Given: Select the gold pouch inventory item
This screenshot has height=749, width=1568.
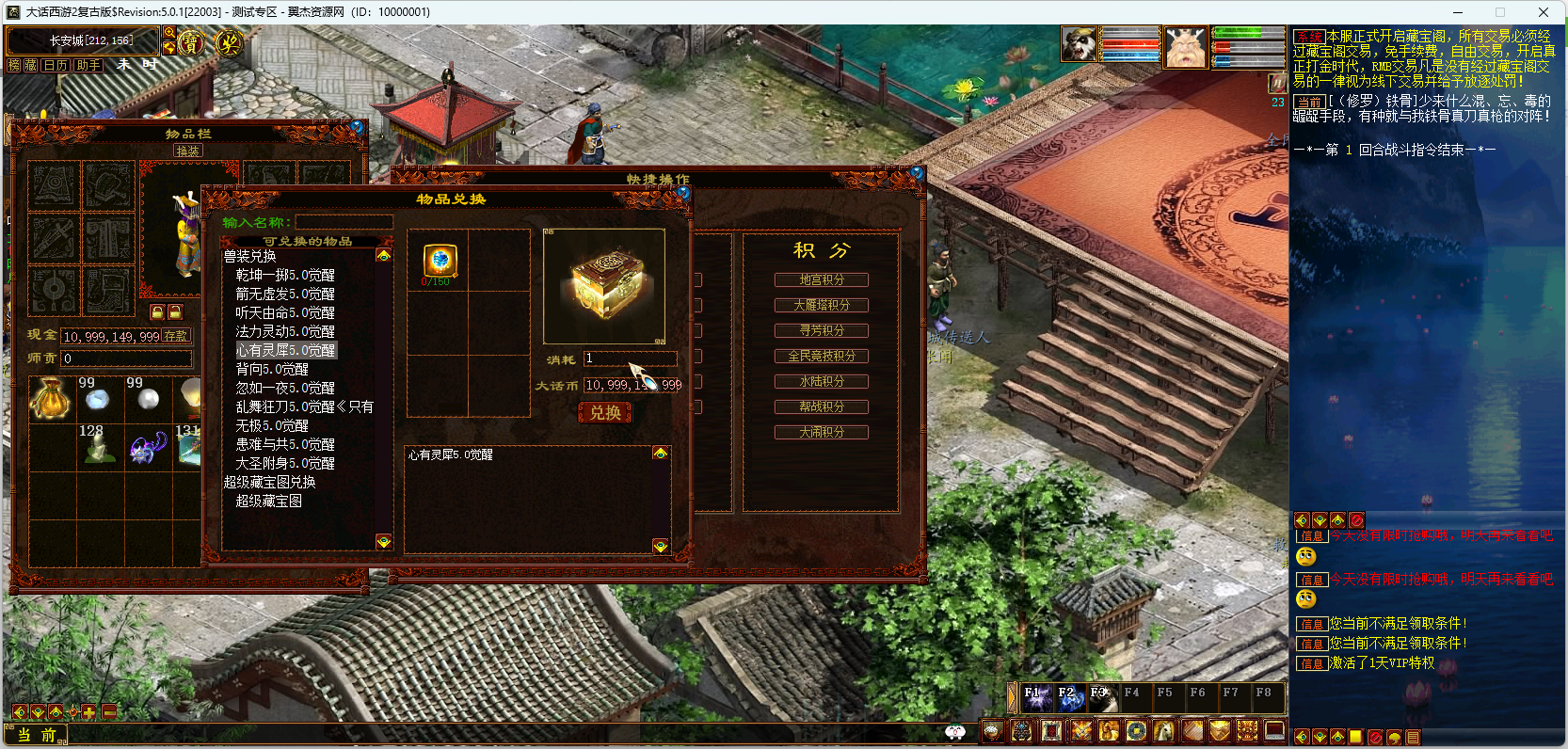Looking at the screenshot, I should 52,398.
